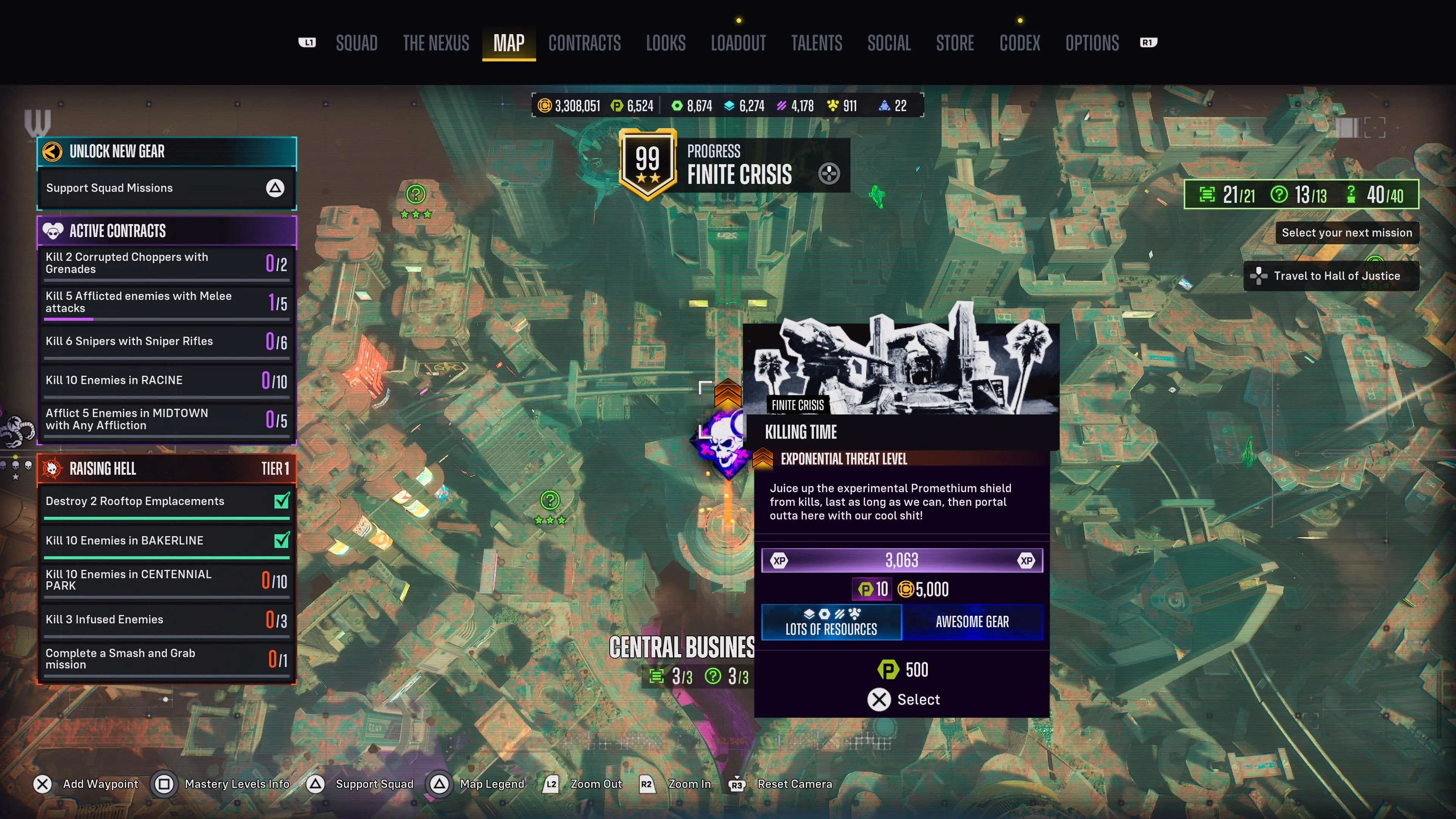The image size is (1456, 819).
Task: Click the double chevron above the mission marker
Action: point(728,394)
